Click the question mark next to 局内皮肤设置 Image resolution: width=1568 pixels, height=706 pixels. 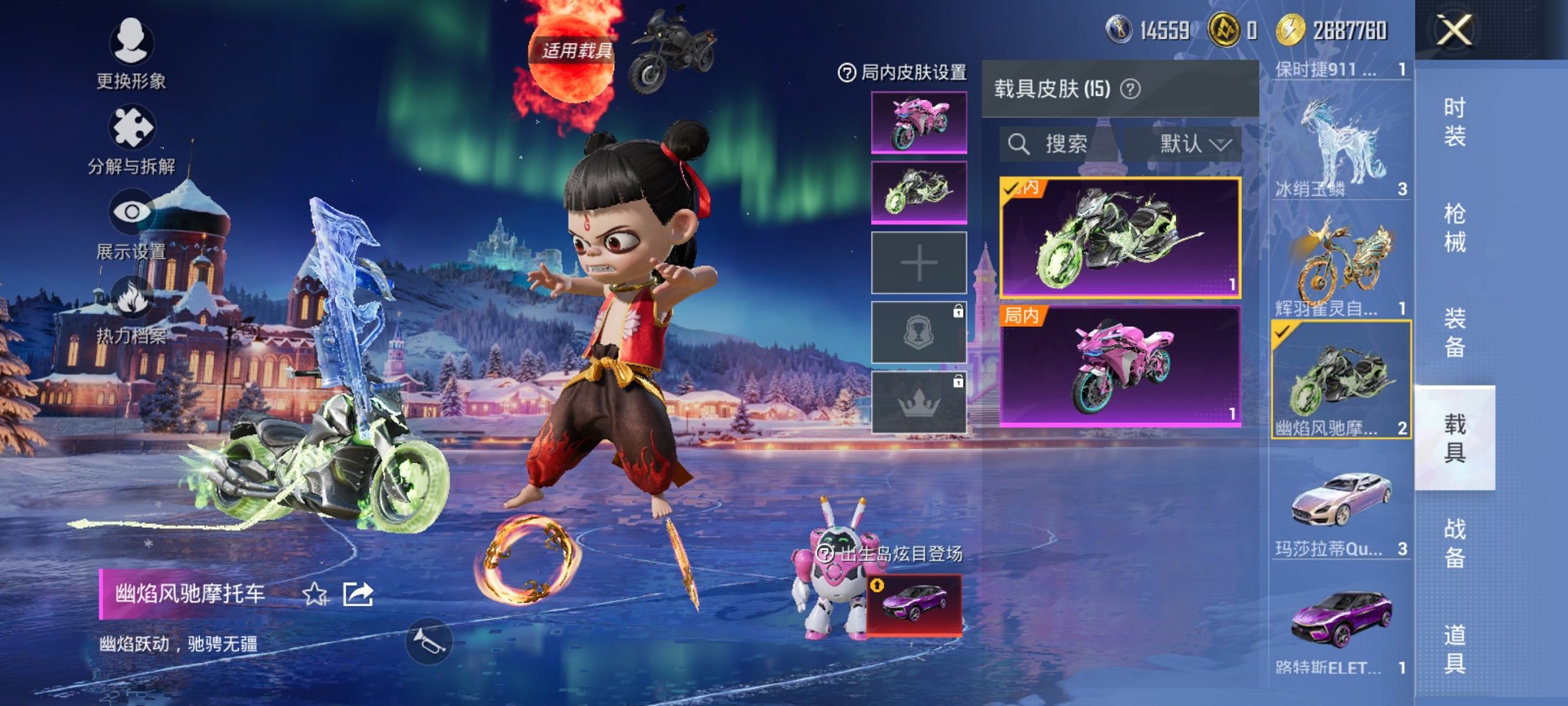click(x=848, y=71)
